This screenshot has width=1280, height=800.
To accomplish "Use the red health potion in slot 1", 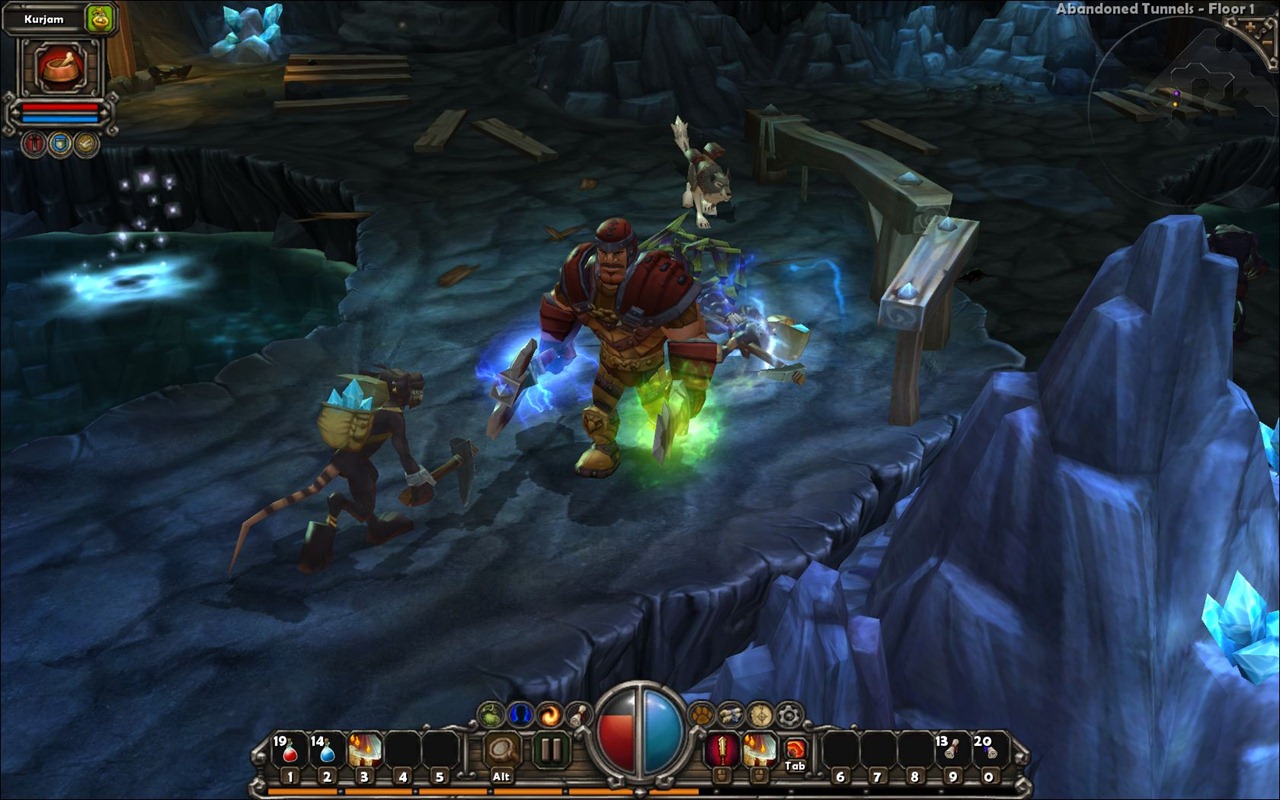I will [290, 750].
